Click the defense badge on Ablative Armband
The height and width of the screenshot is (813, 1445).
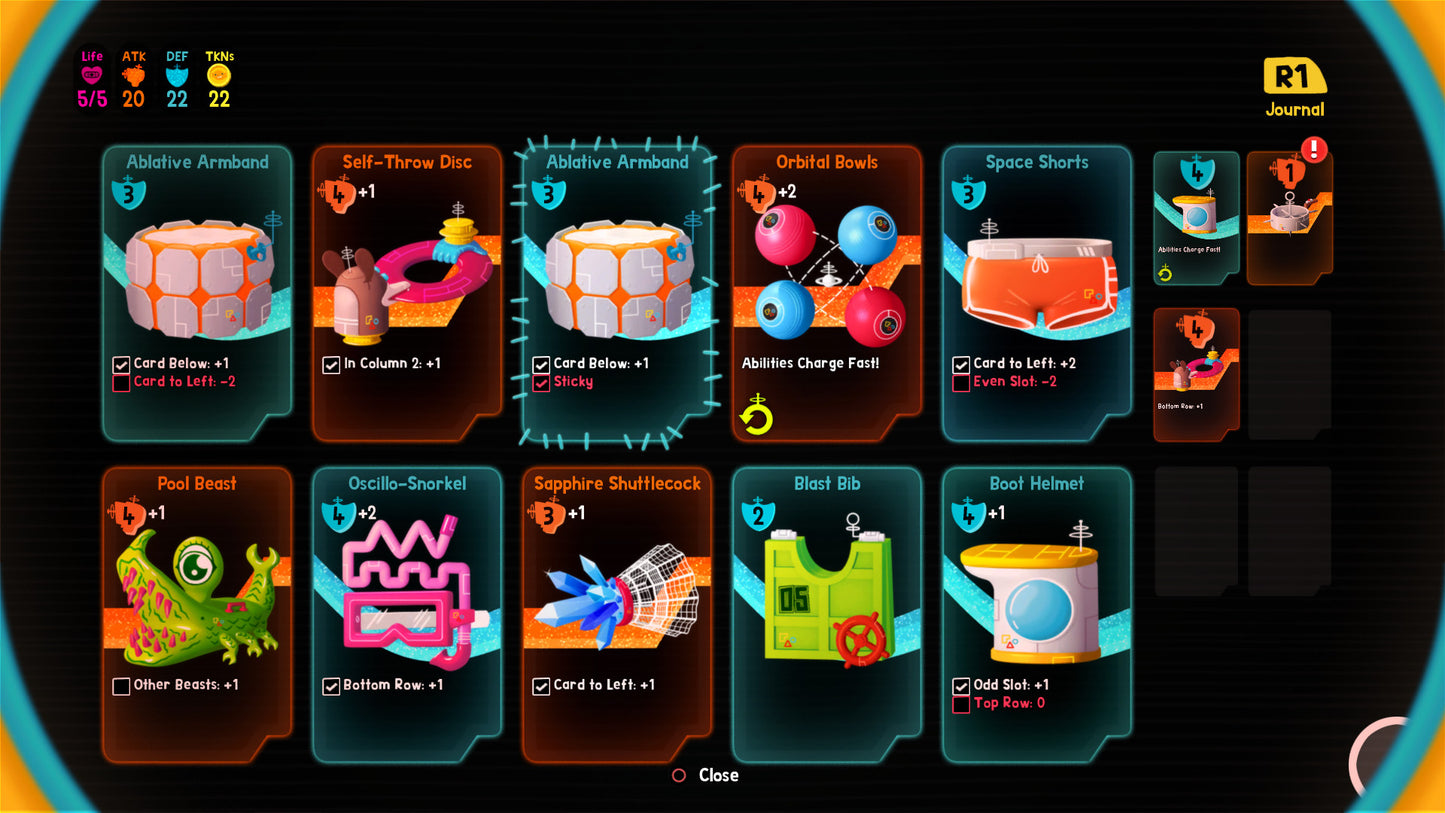[129, 191]
